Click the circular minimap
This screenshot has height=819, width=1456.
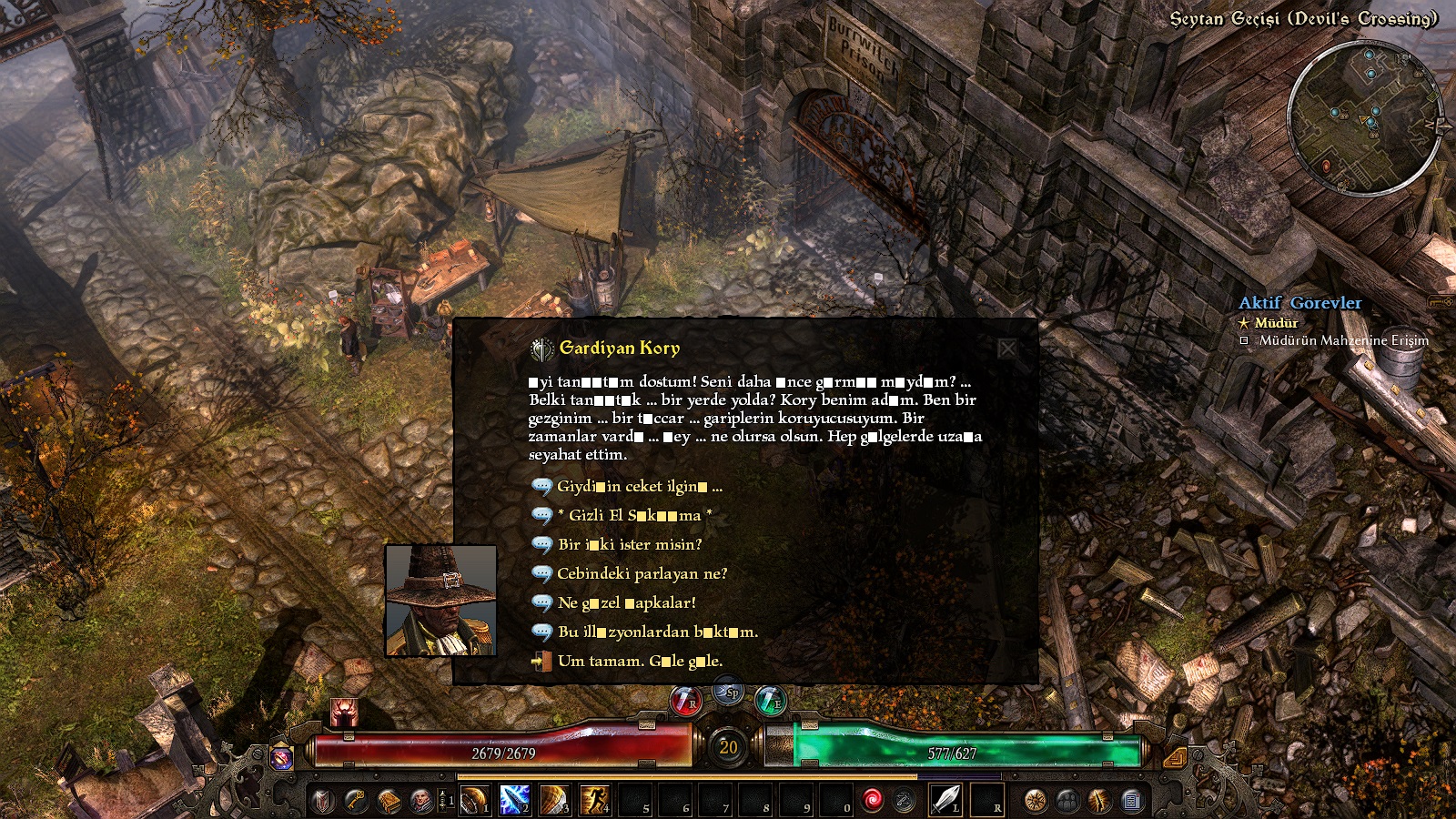(1363, 116)
